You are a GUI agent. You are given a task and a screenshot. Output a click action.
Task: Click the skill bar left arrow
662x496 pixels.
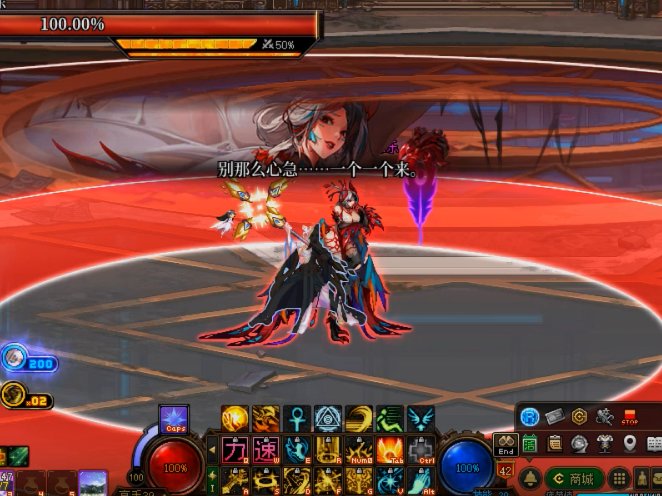click(212, 449)
